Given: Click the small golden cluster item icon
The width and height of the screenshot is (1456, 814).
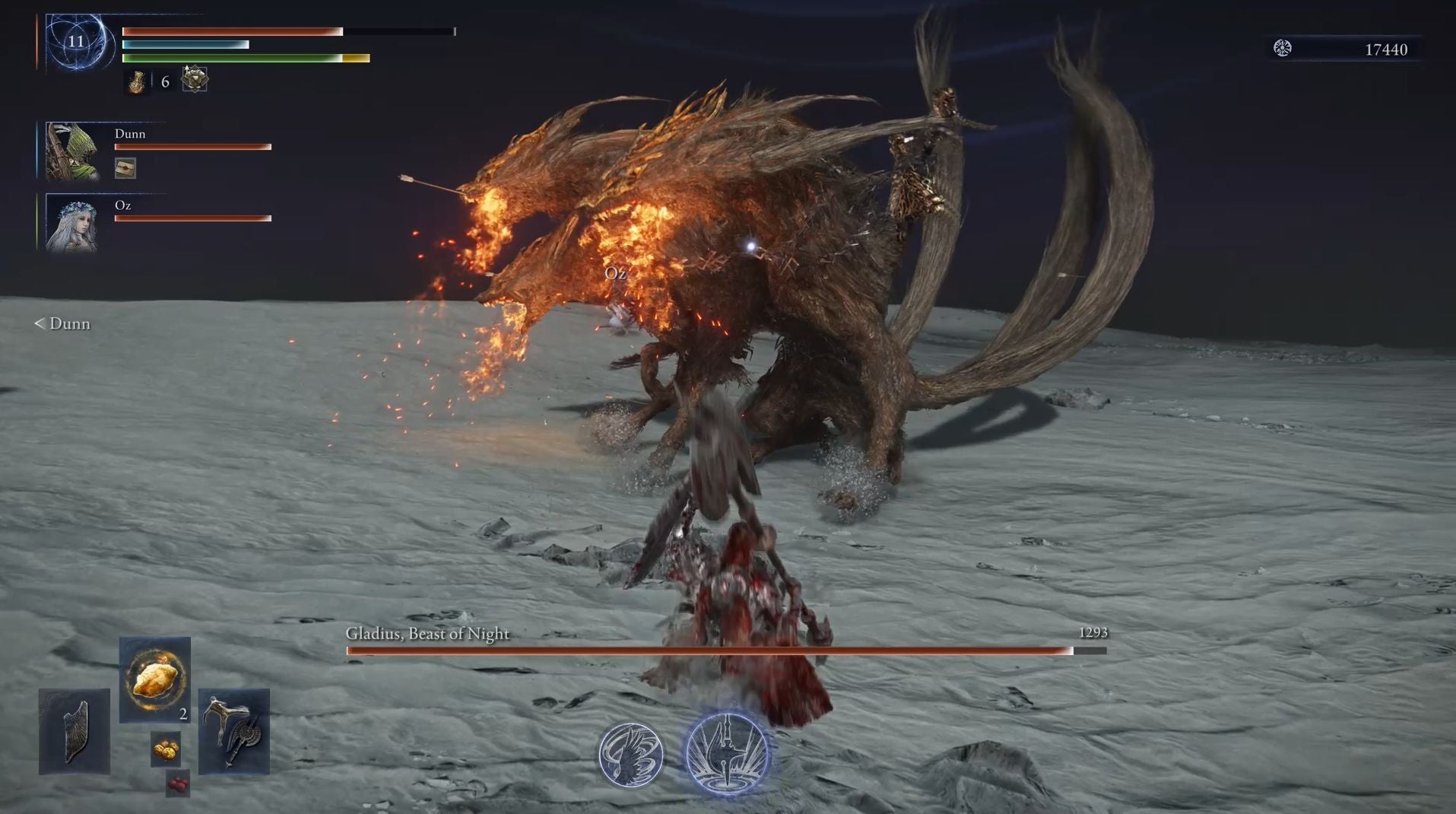Looking at the screenshot, I should click(166, 749).
